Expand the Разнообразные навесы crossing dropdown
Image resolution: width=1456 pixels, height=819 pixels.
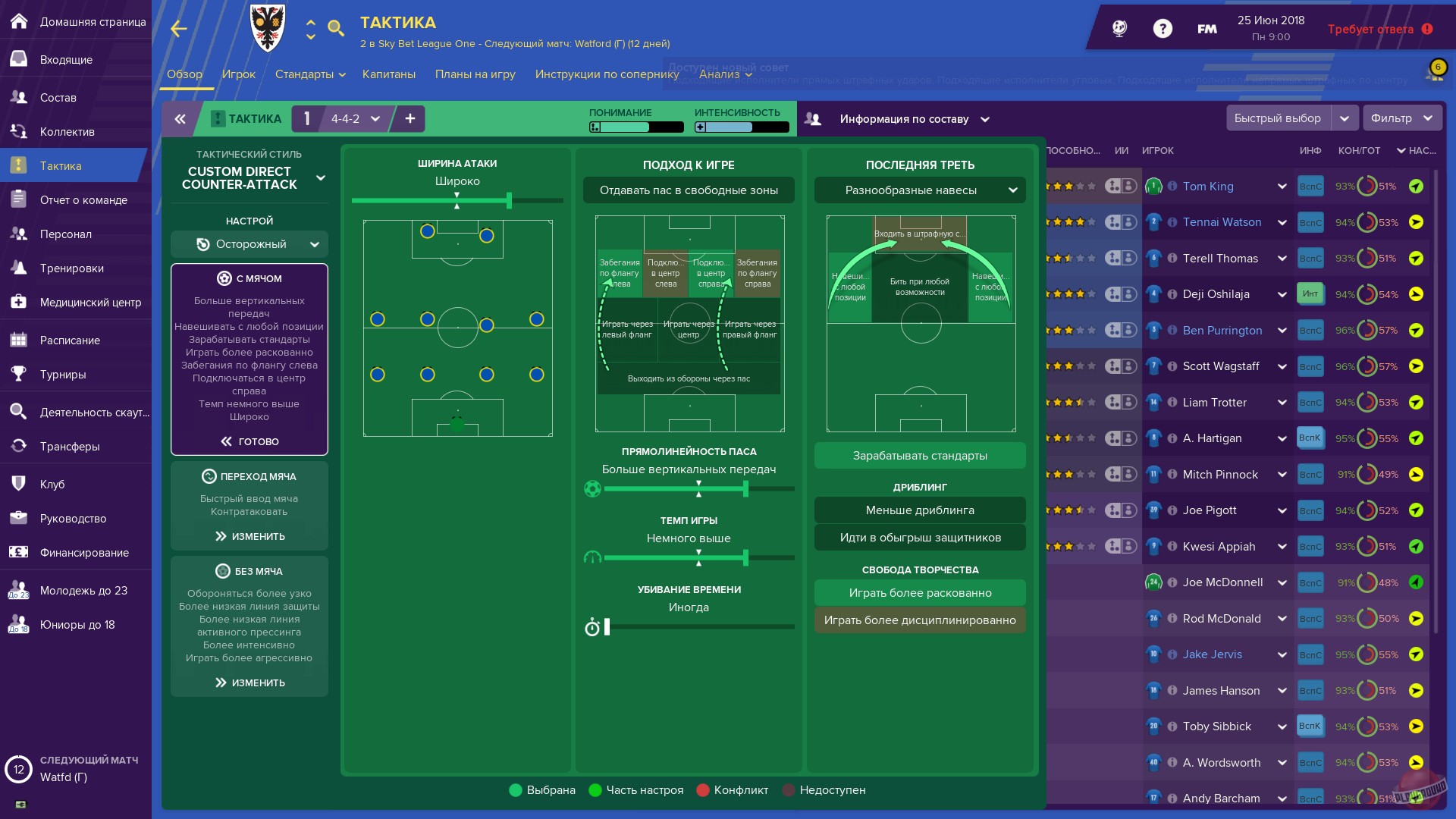[919, 190]
